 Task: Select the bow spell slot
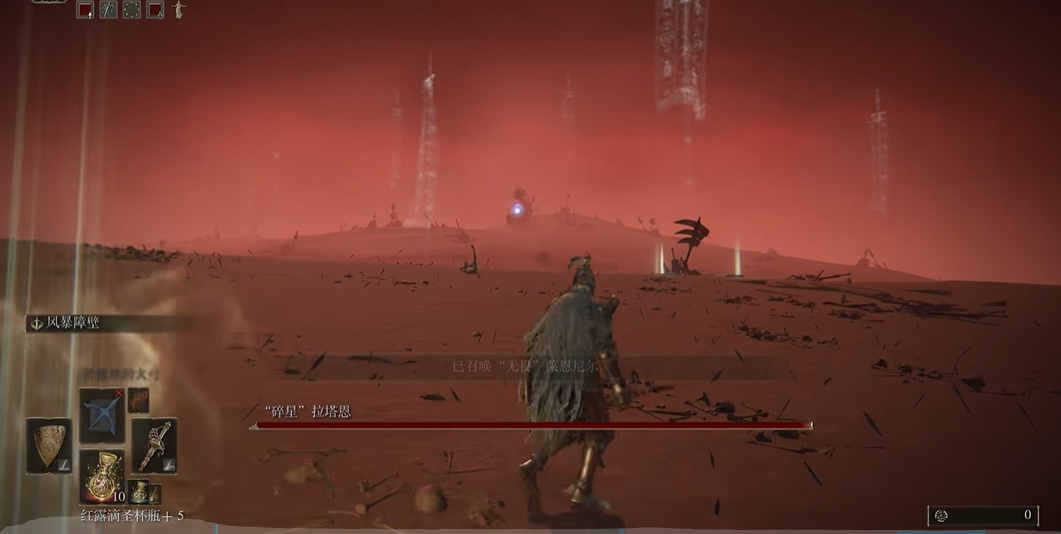(x=101, y=414)
